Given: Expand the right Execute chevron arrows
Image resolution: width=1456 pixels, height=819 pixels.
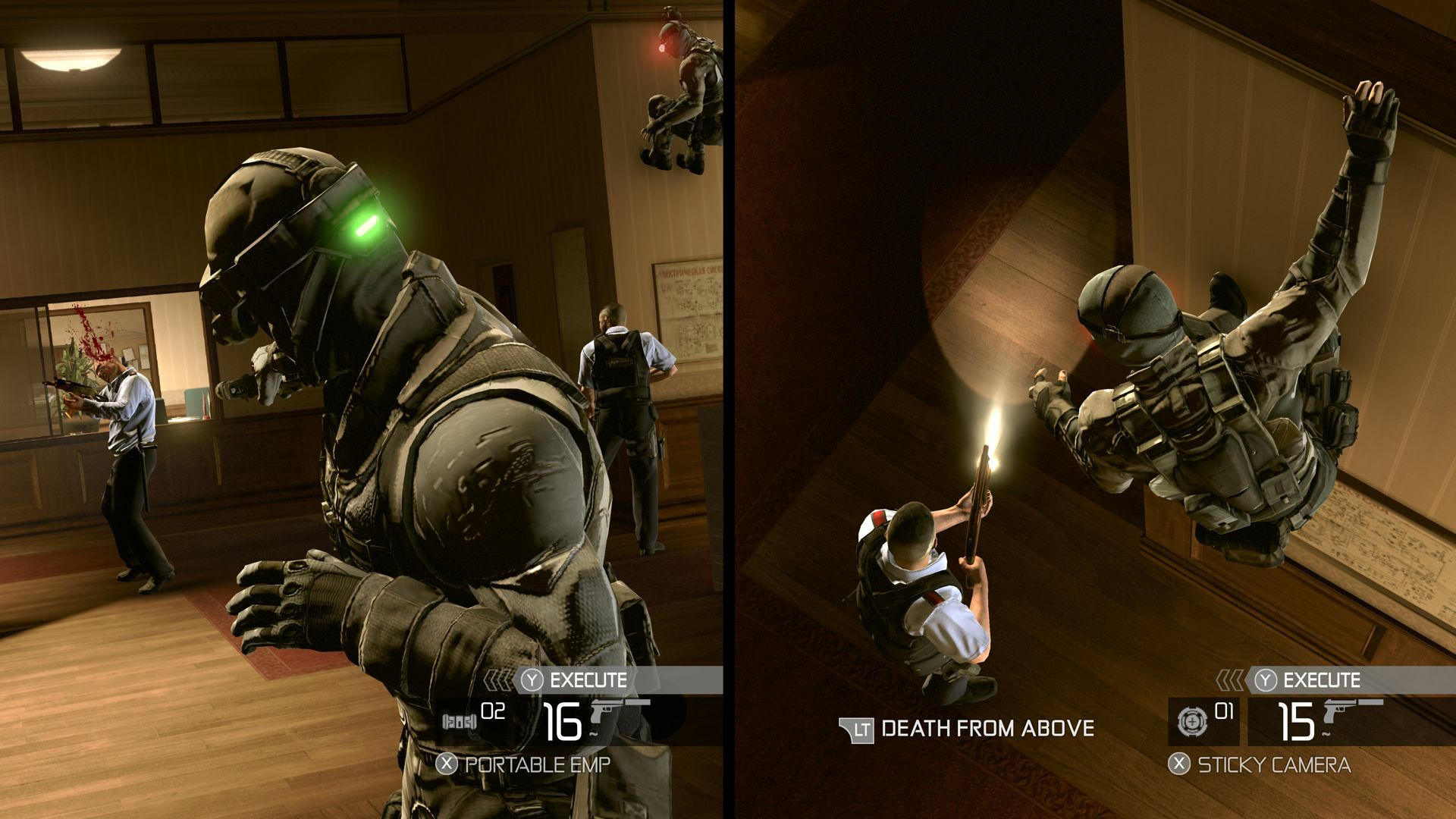Looking at the screenshot, I should click(1231, 679).
